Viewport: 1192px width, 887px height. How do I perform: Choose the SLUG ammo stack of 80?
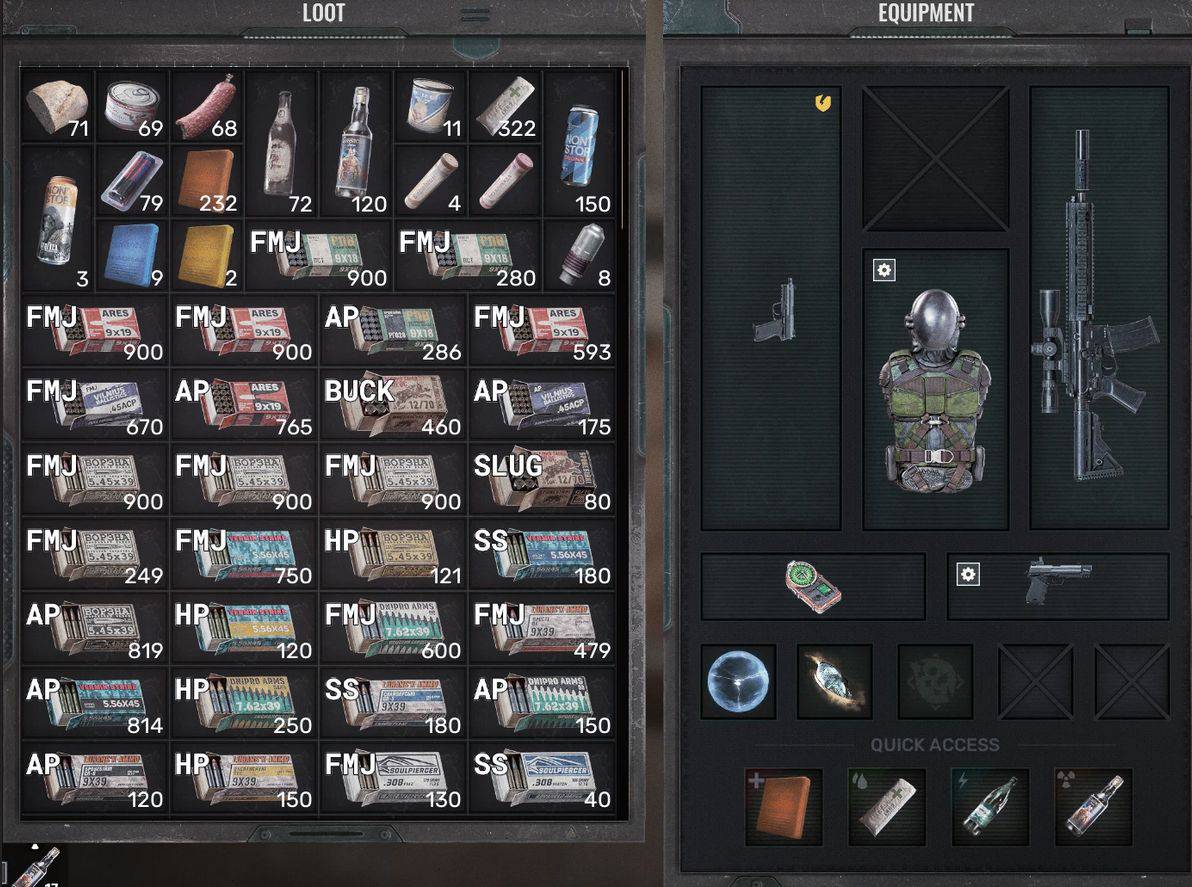(x=542, y=480)
